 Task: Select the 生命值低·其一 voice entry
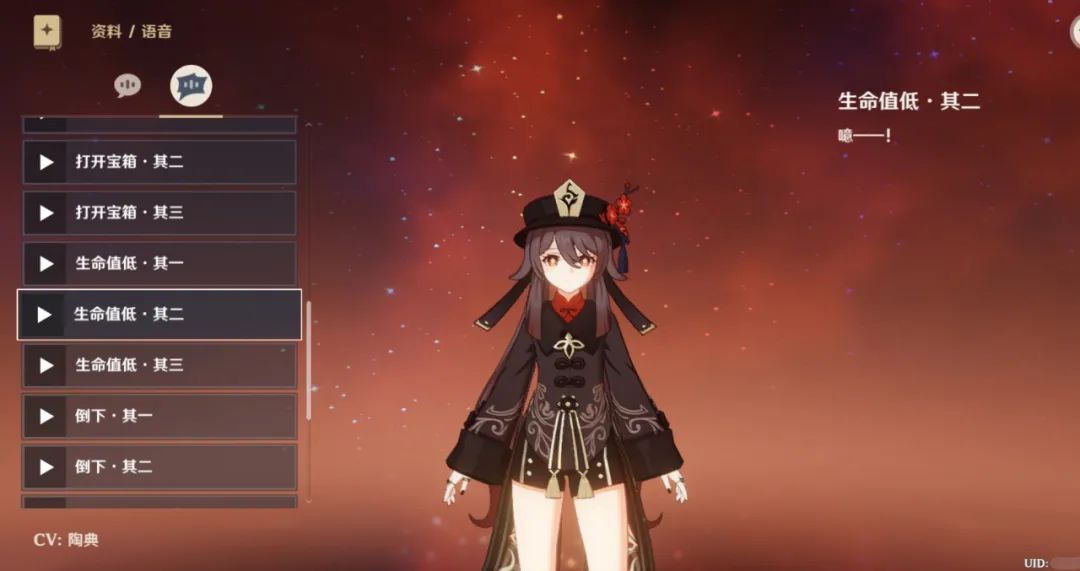point(160,264)
